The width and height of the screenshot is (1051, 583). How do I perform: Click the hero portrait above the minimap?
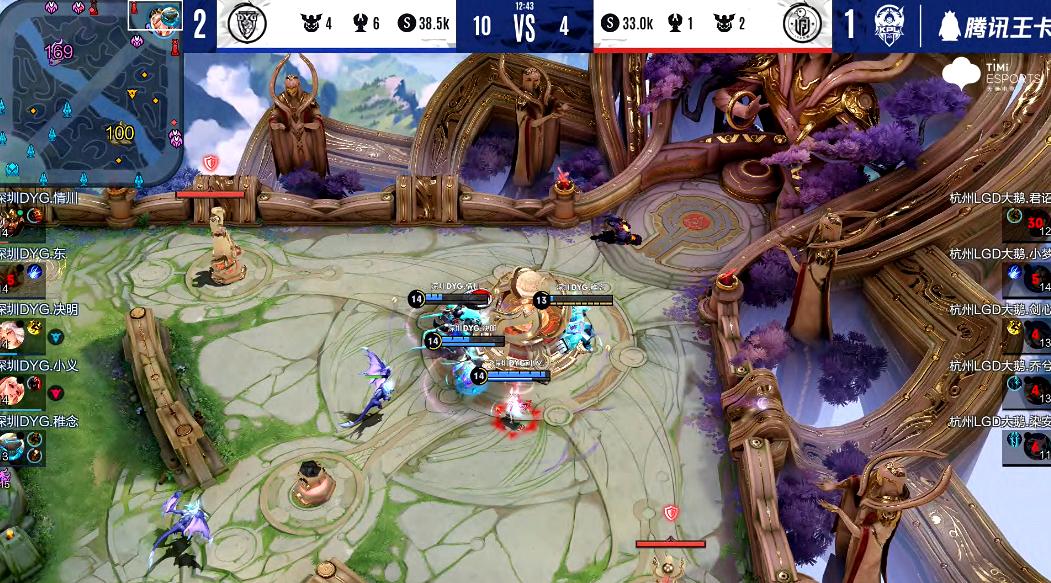coord(154,14)
